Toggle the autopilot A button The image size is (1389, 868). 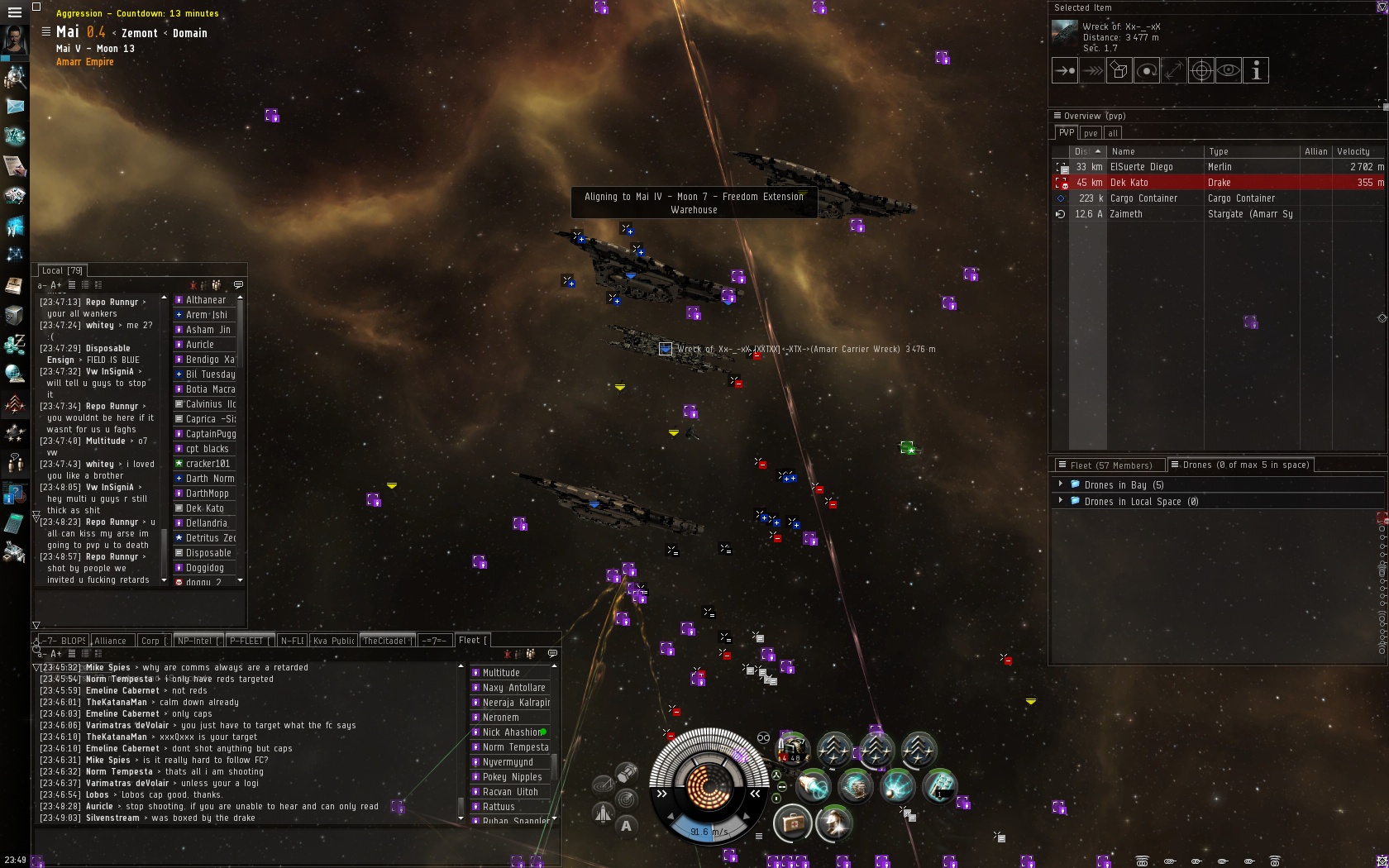click(626, 824)
